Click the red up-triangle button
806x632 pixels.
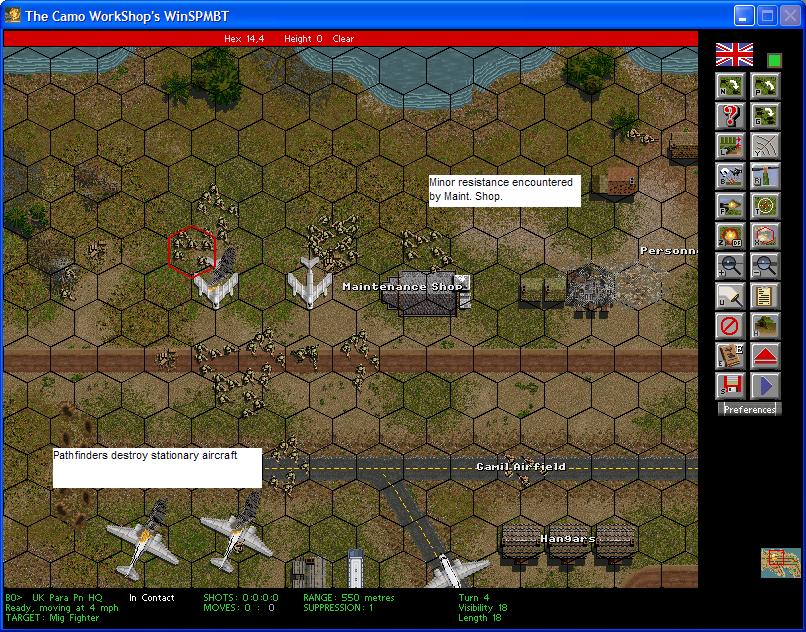pos(765,356)
